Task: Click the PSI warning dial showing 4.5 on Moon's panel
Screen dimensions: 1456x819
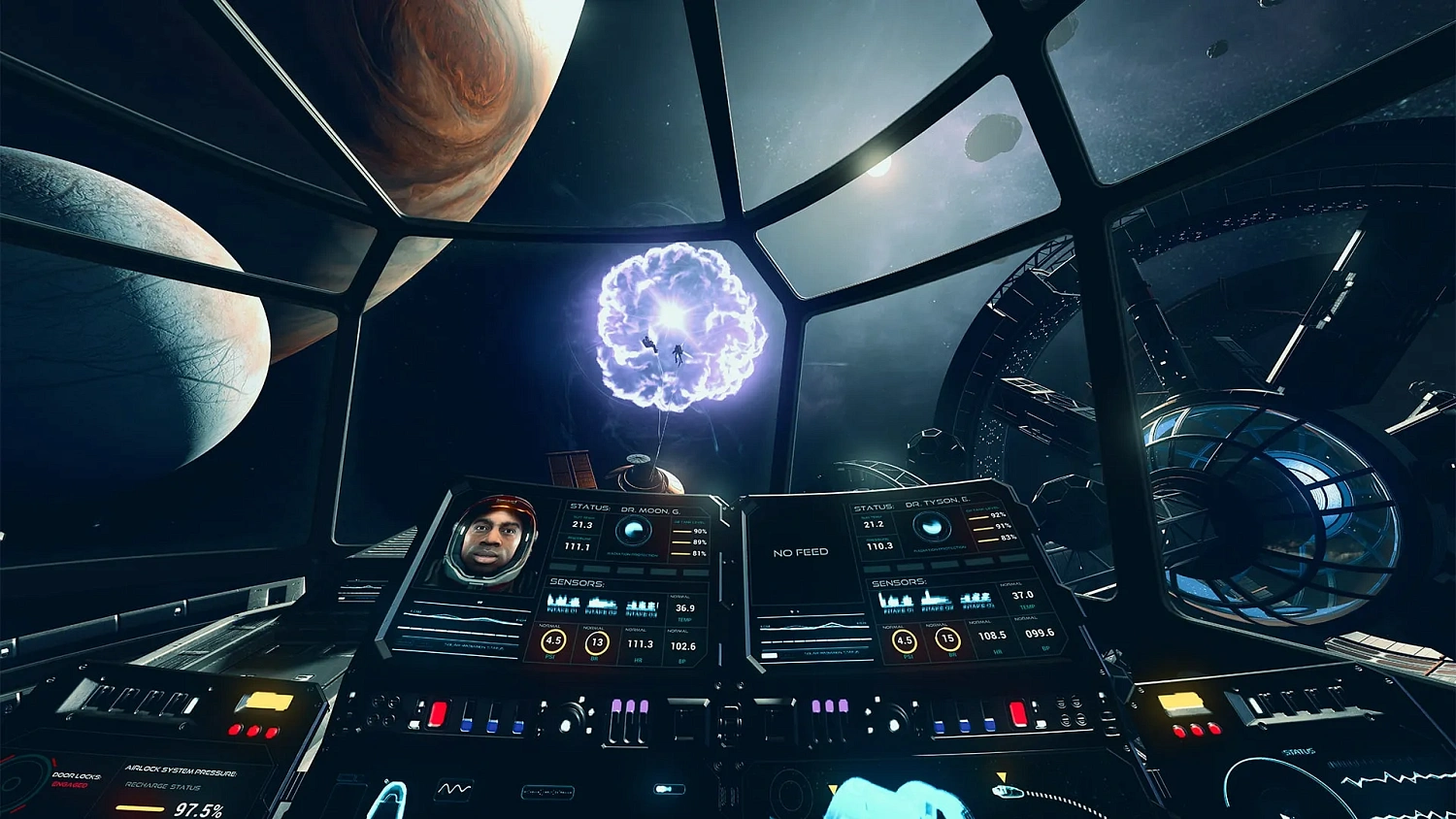Action: pos(552,641)
